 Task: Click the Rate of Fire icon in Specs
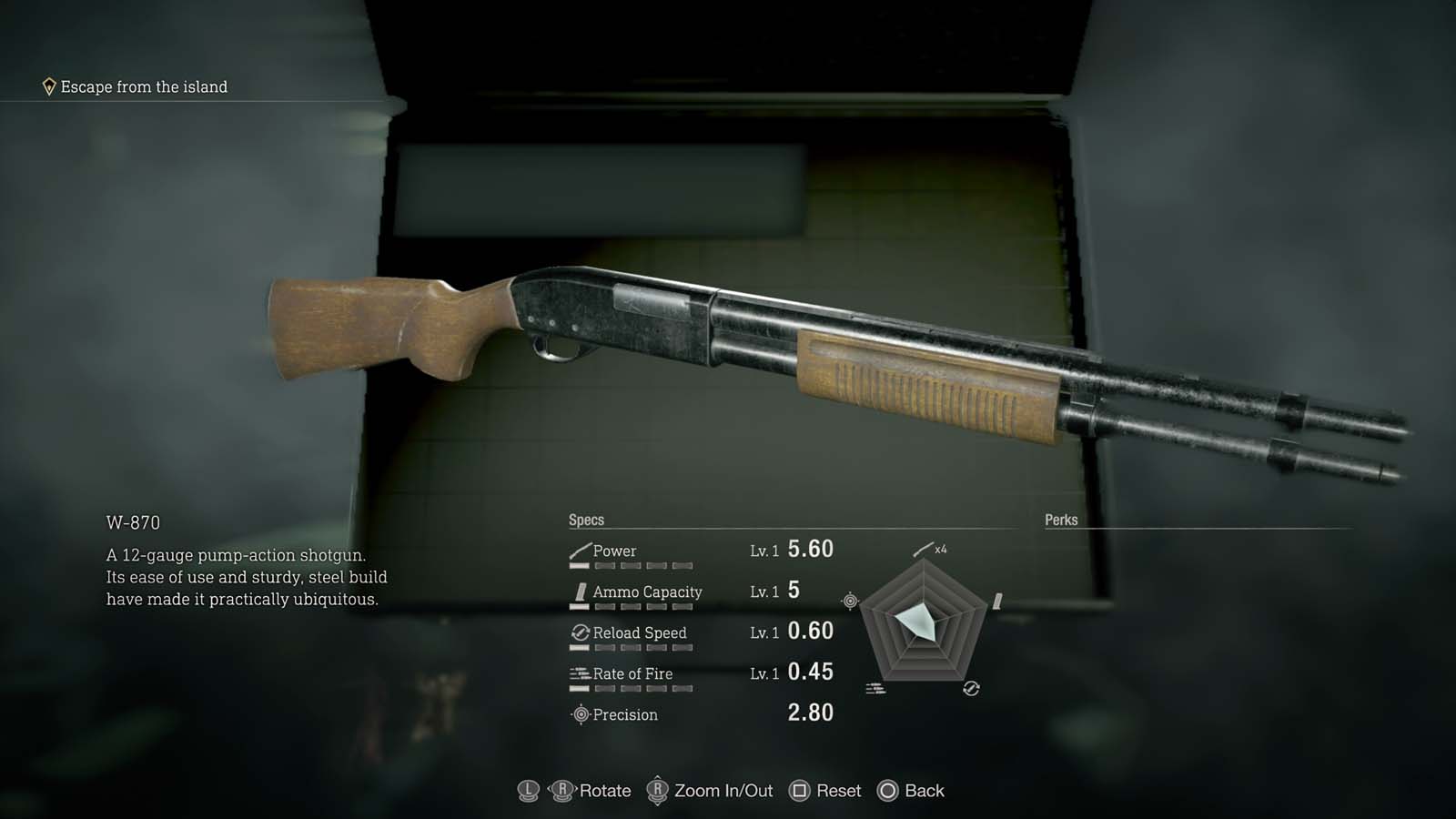580,673
